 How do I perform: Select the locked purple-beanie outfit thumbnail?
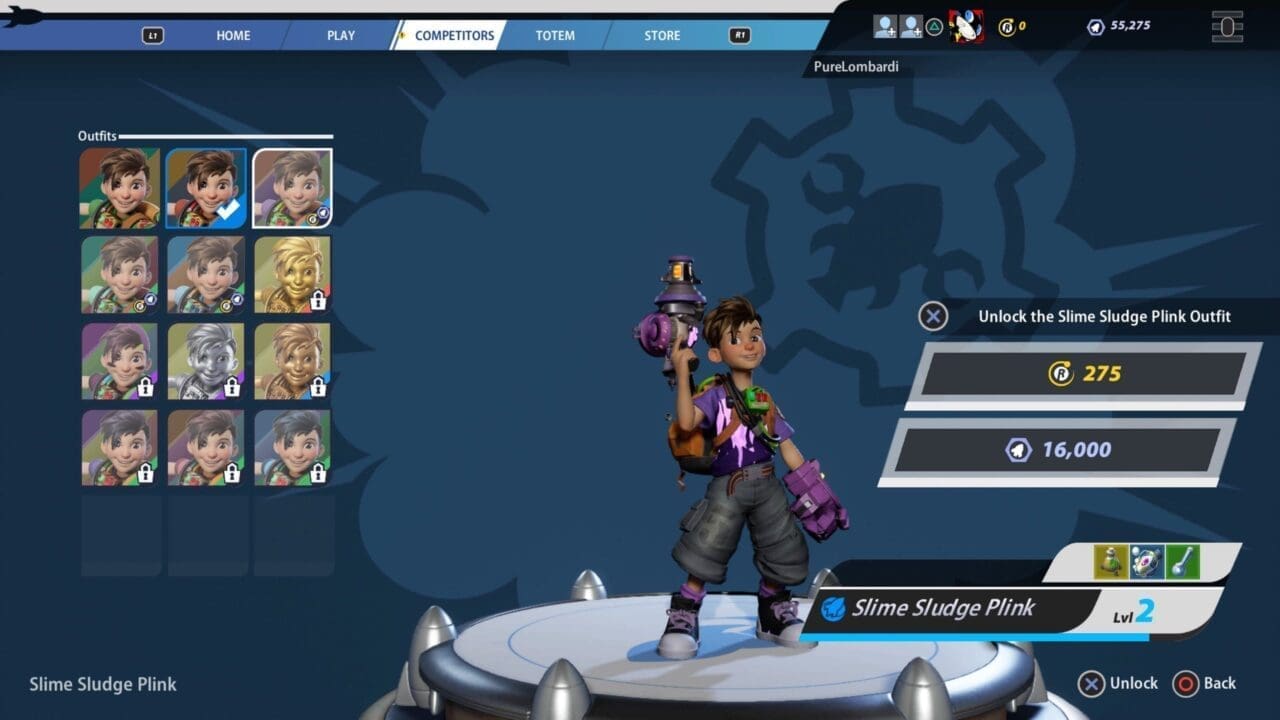pyautogui.click(x=120, y=361)
